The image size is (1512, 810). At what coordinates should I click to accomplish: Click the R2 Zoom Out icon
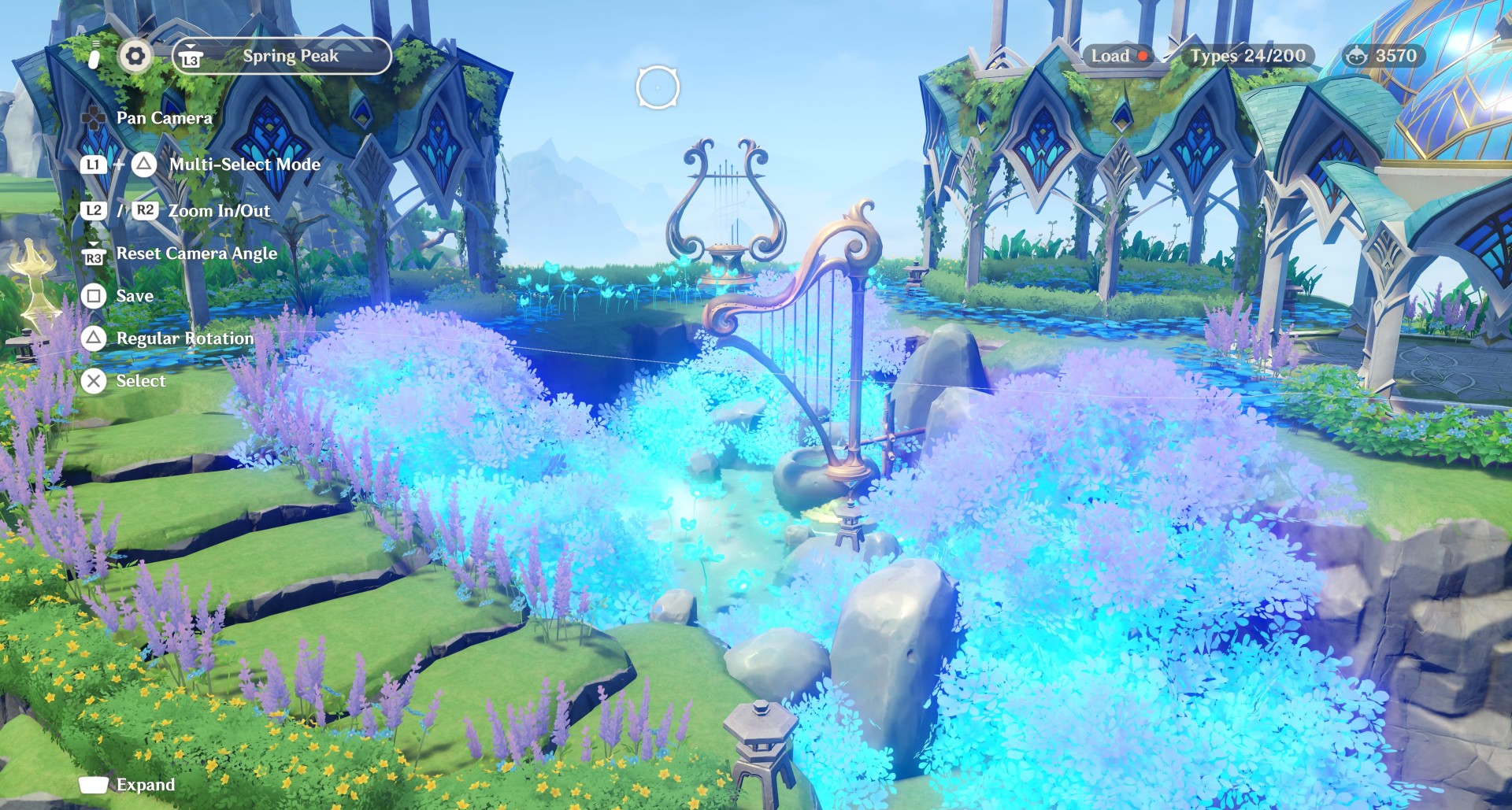(145, 210)
